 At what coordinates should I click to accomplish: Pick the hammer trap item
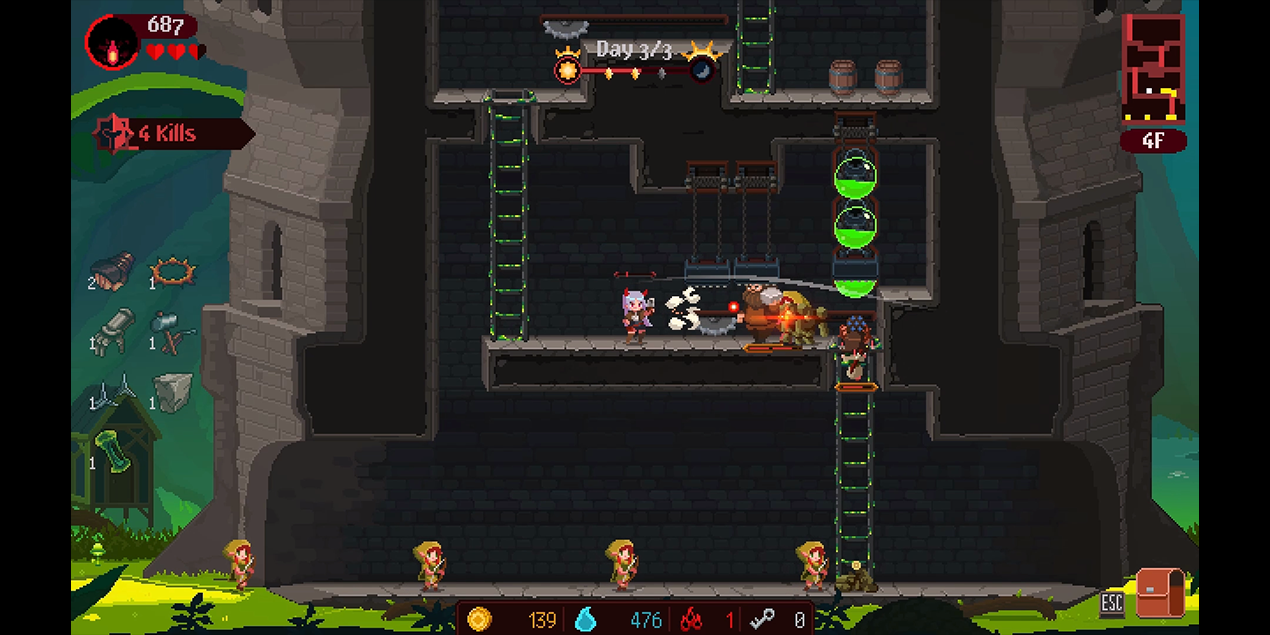(172, 331)
